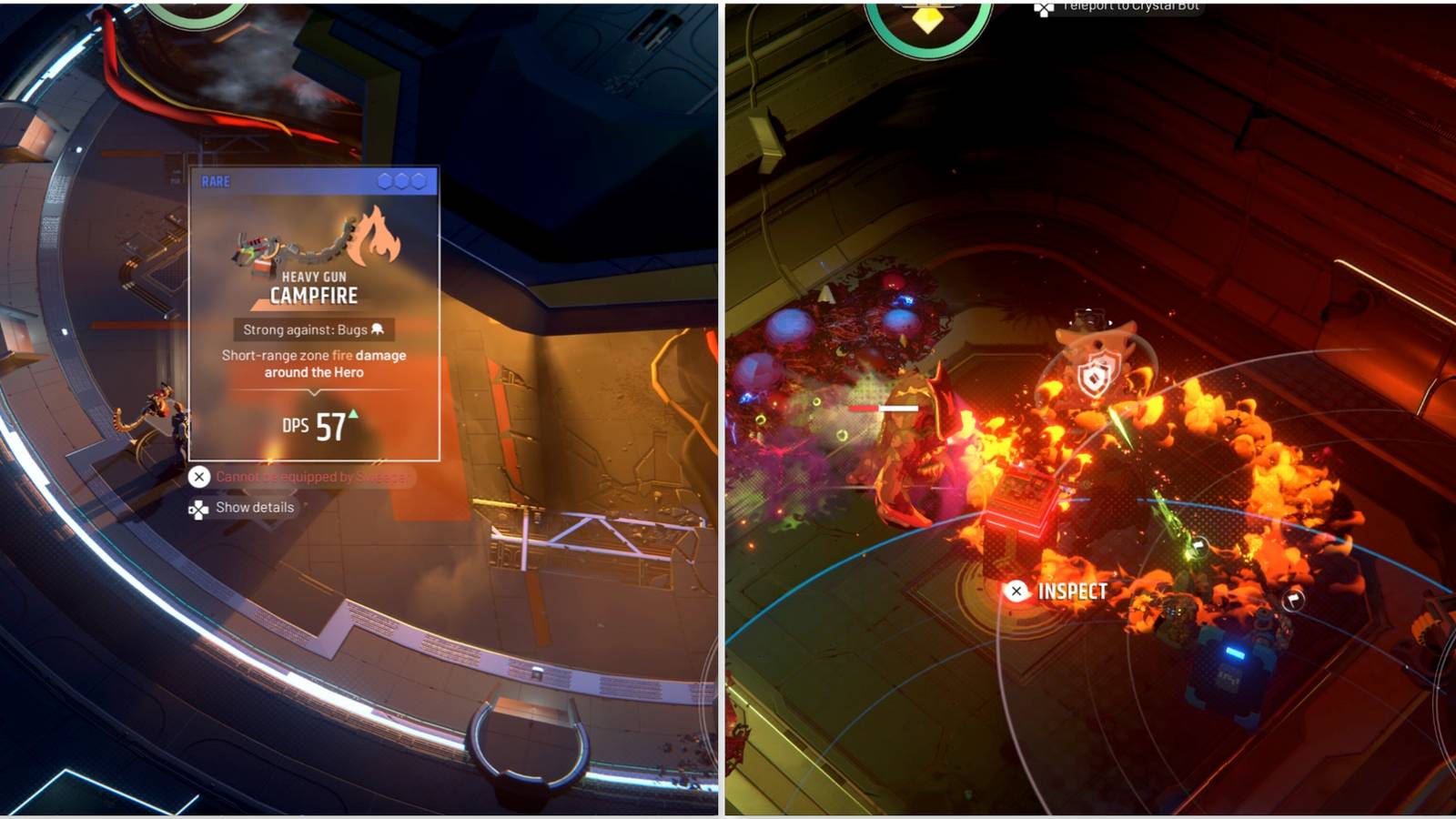
Task: Click the bug icon beside Strong against: Bugs
Action: coord(377,329)
